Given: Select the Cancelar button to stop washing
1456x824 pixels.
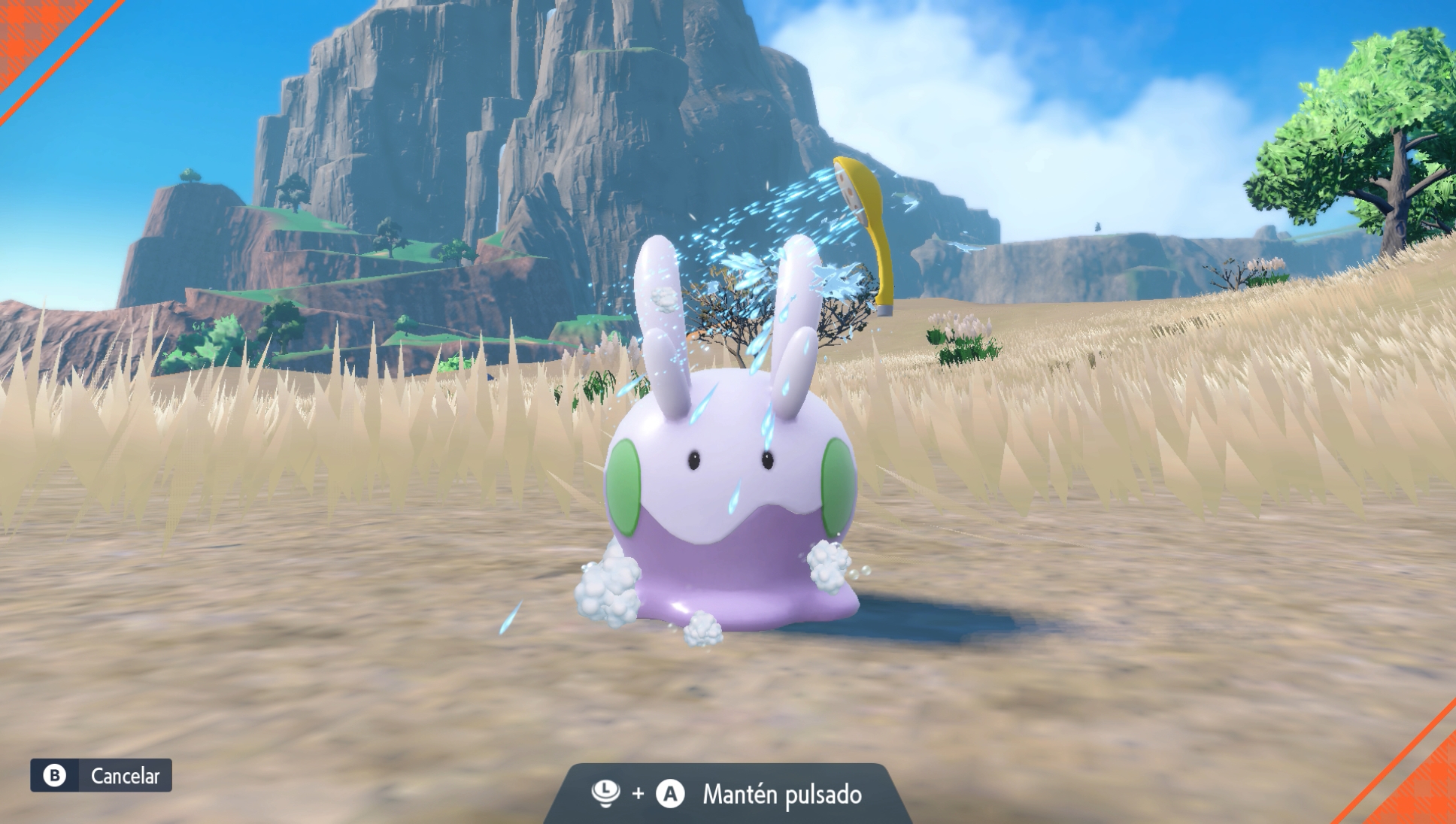Looking at the screenshot, I should point(102,775).
